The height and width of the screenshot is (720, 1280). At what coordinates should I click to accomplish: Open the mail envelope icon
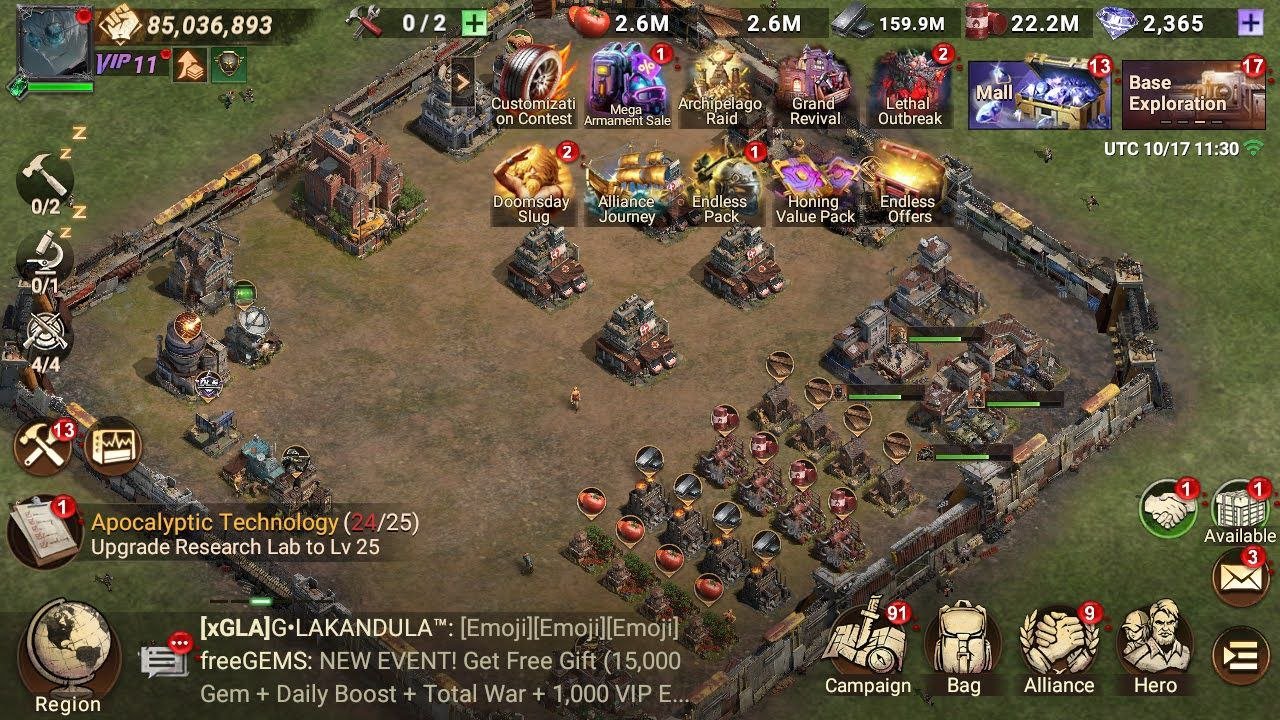[1240, 577]
